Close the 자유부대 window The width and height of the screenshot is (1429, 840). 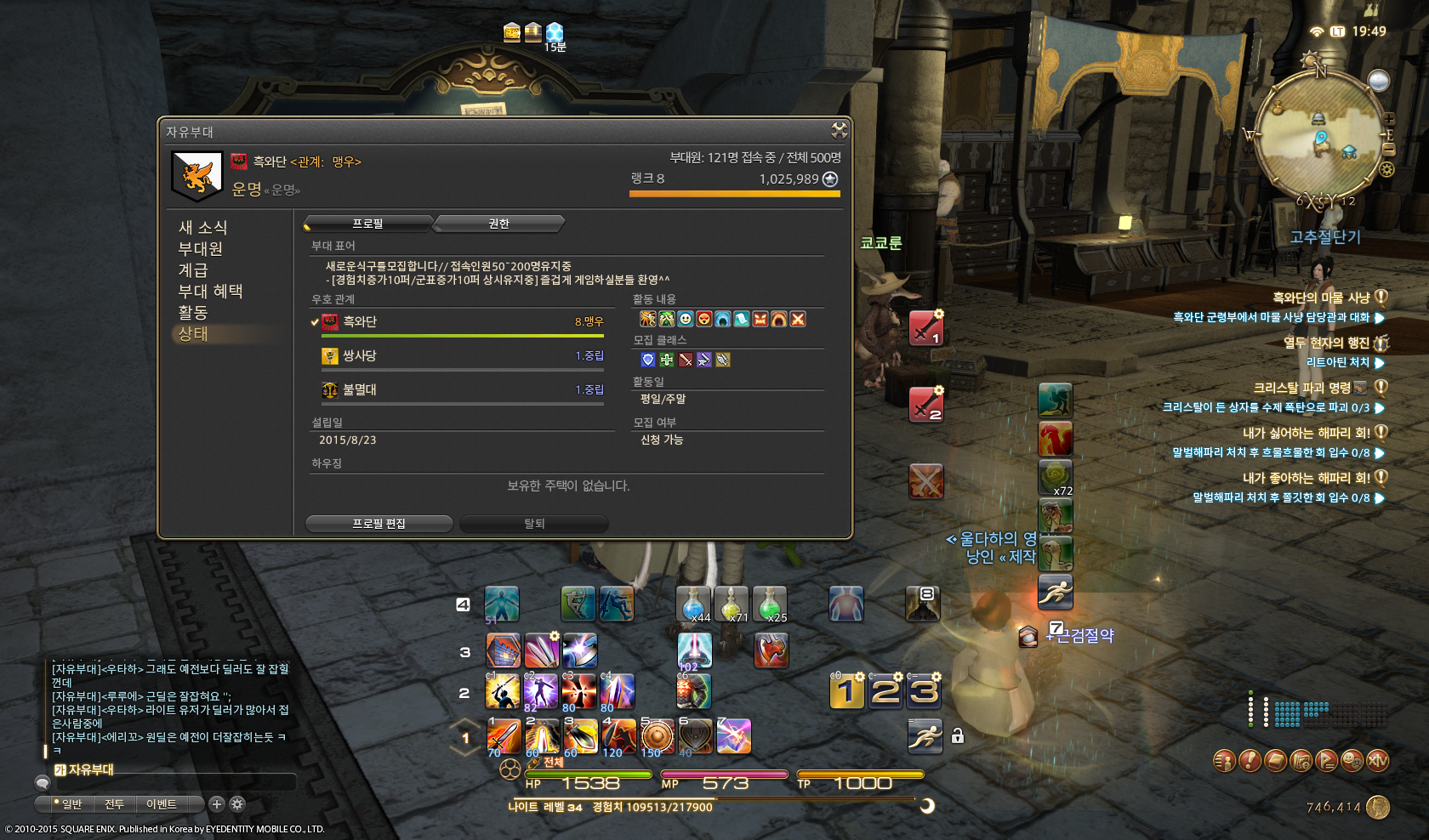coord(840,130)
